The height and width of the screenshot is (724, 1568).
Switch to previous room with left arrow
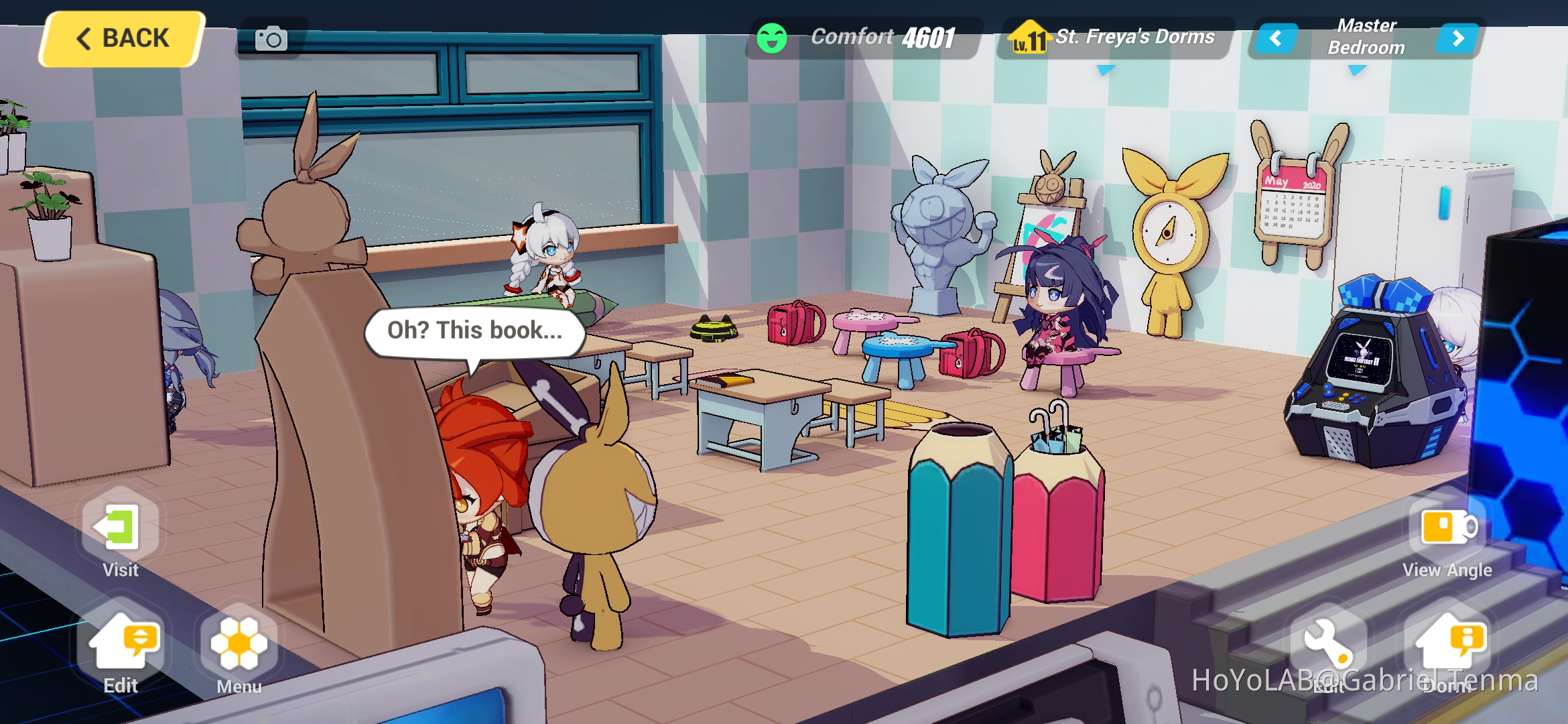point(1276,38)
